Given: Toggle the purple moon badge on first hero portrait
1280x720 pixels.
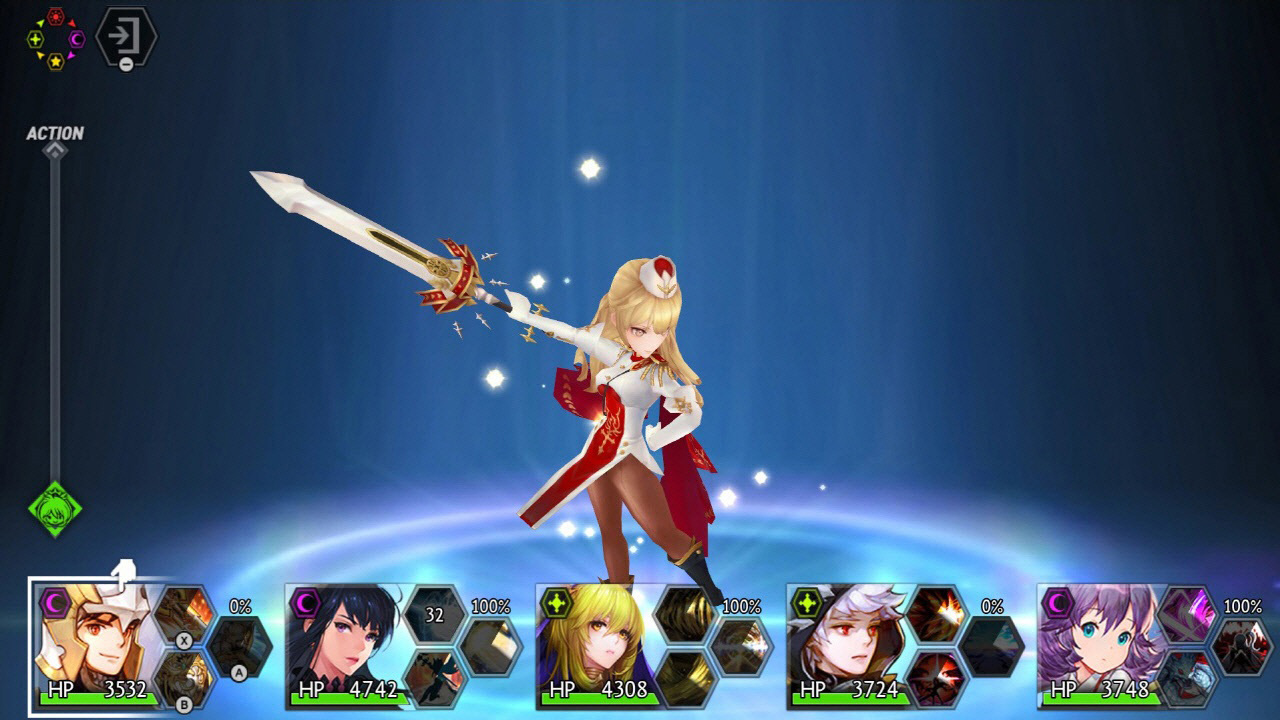Looking at the screenshot, I should tap(55, 602).
